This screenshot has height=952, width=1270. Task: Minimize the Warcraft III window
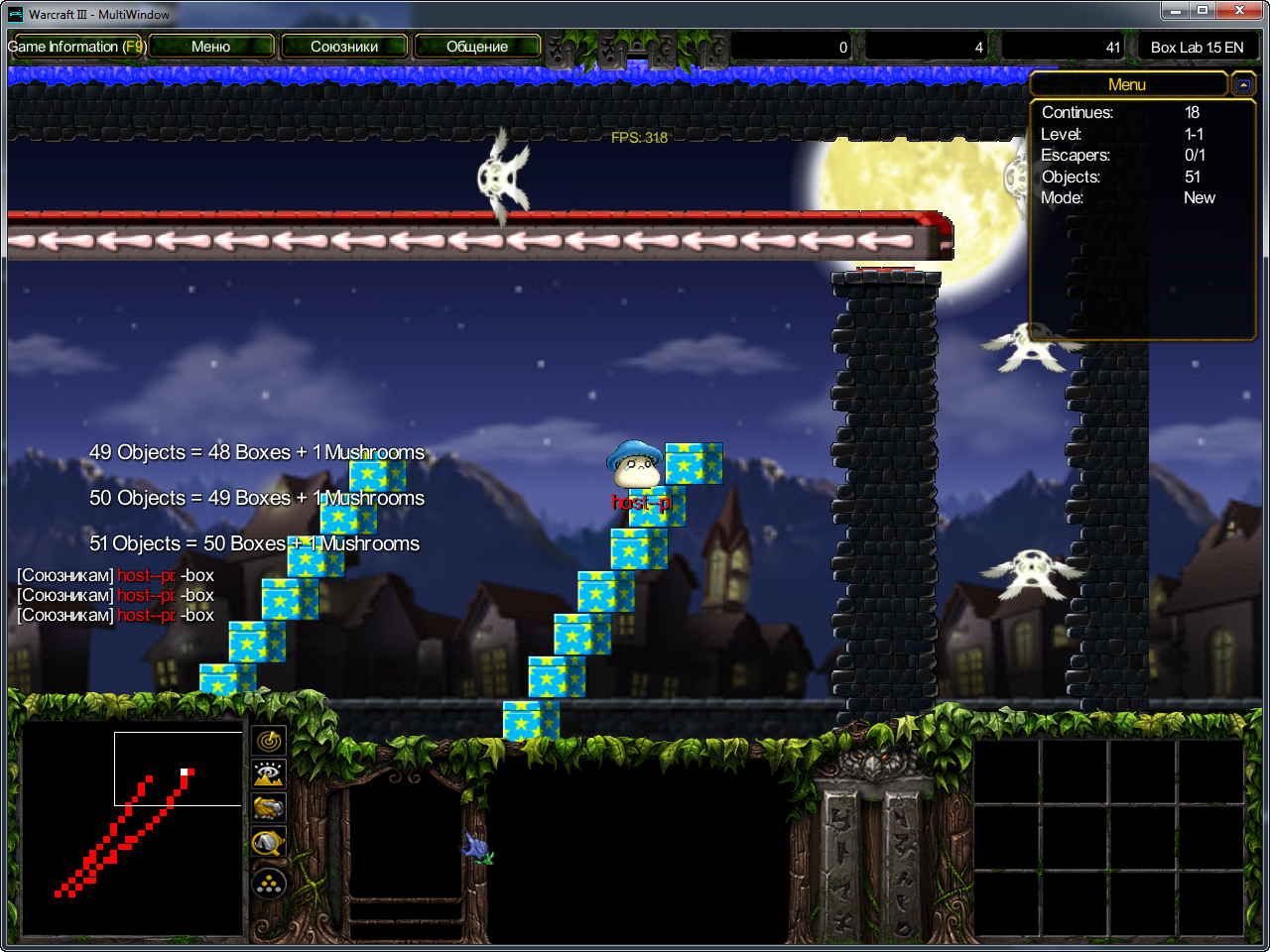1176,11
